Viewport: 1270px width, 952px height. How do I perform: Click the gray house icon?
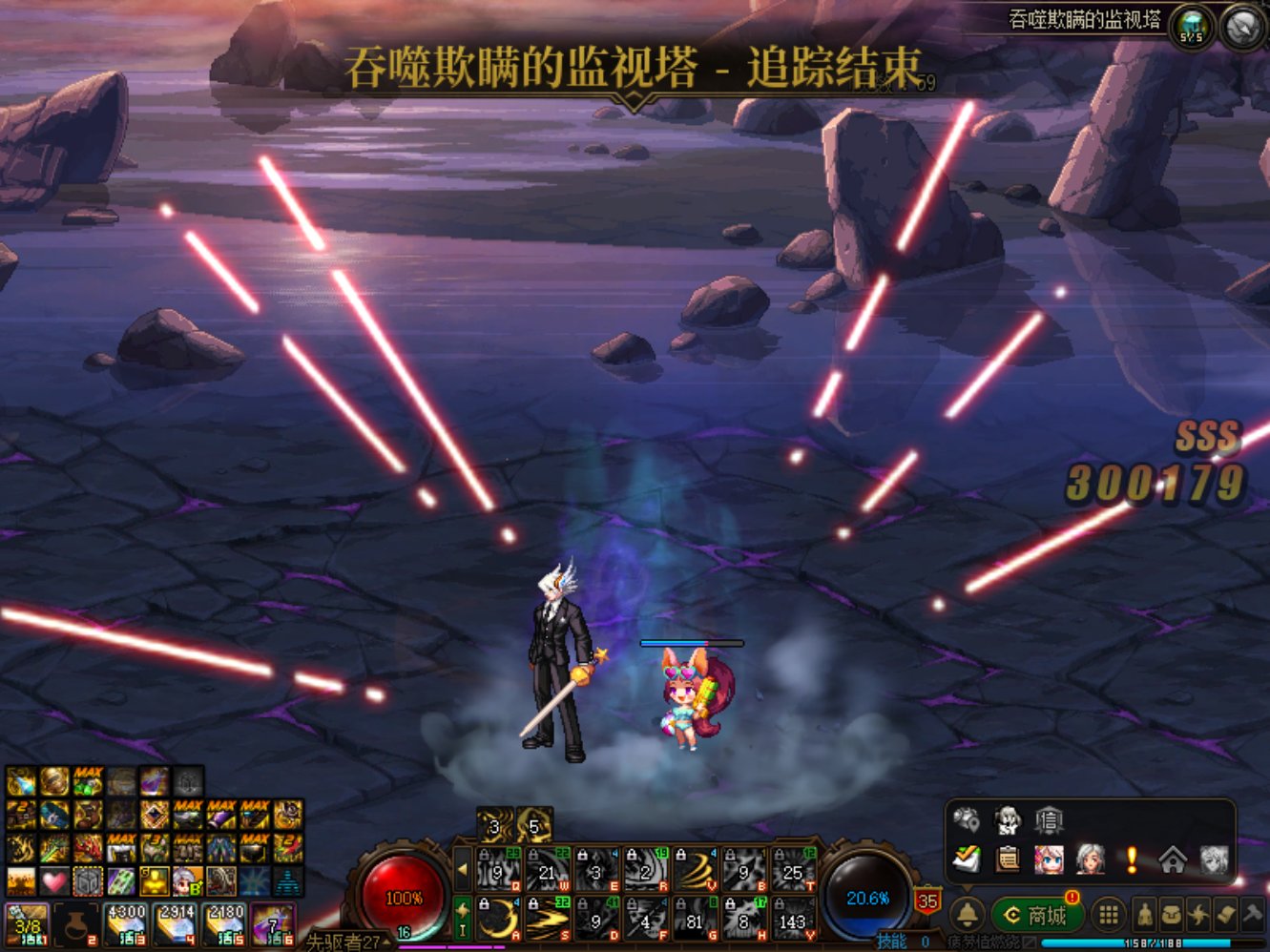point(1173,859)
